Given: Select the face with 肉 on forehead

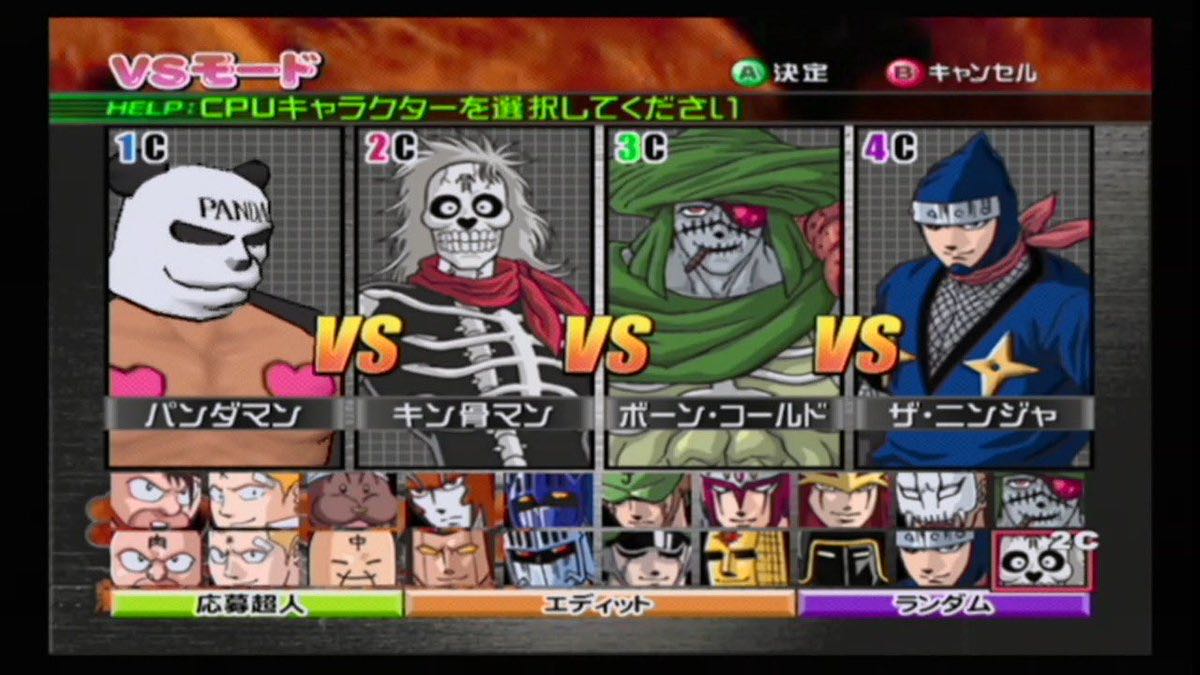Looking at the screenshot, I should coord(156,559).
